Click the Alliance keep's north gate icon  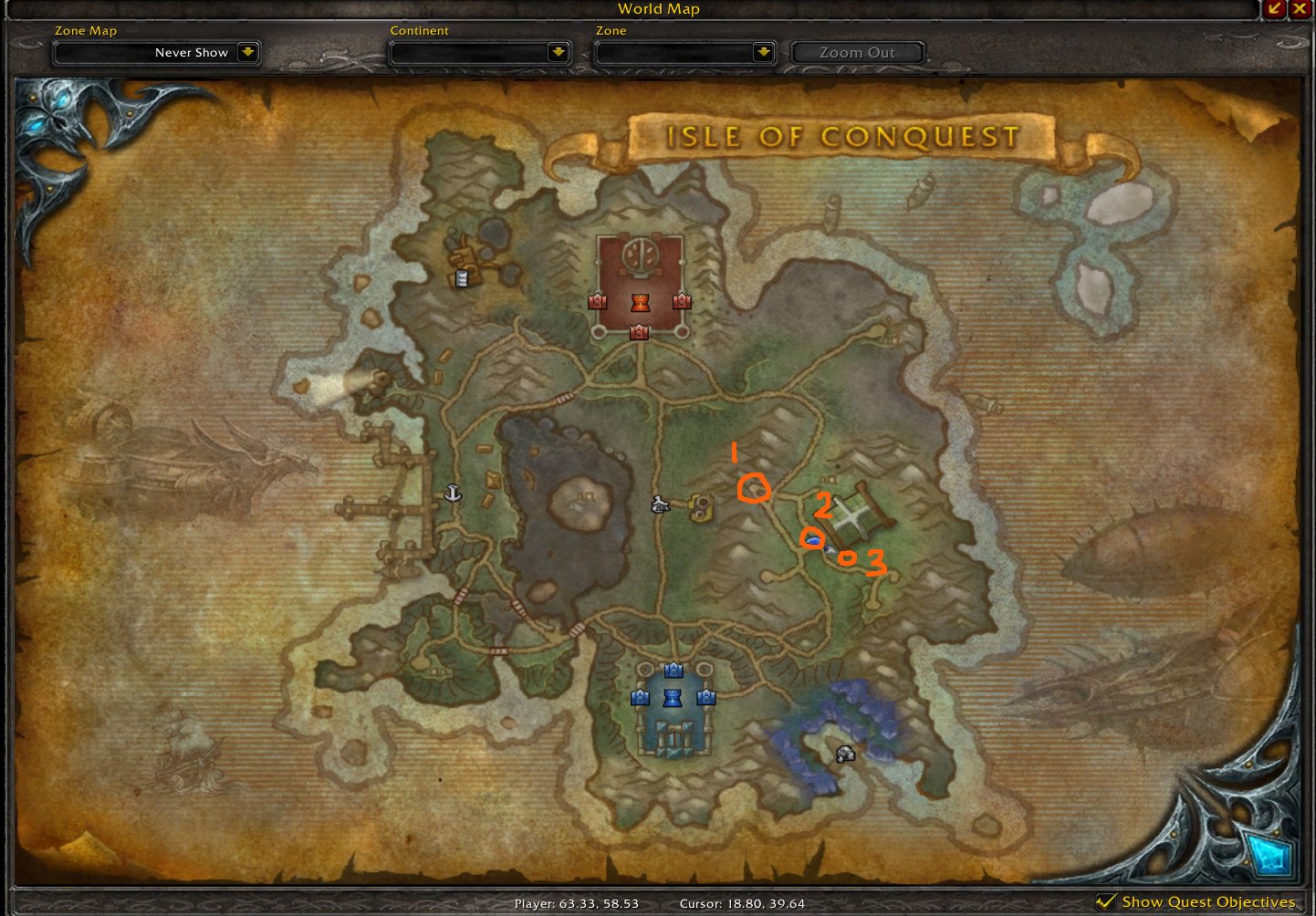(674, 669)
